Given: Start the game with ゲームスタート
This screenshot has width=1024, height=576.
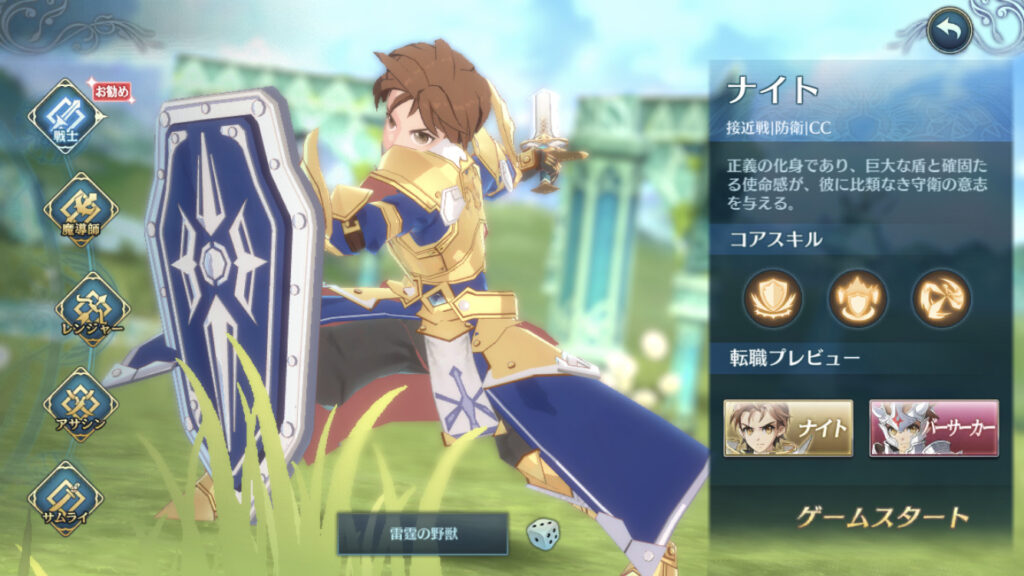Looking at the screenshot, I should point(883,517).
